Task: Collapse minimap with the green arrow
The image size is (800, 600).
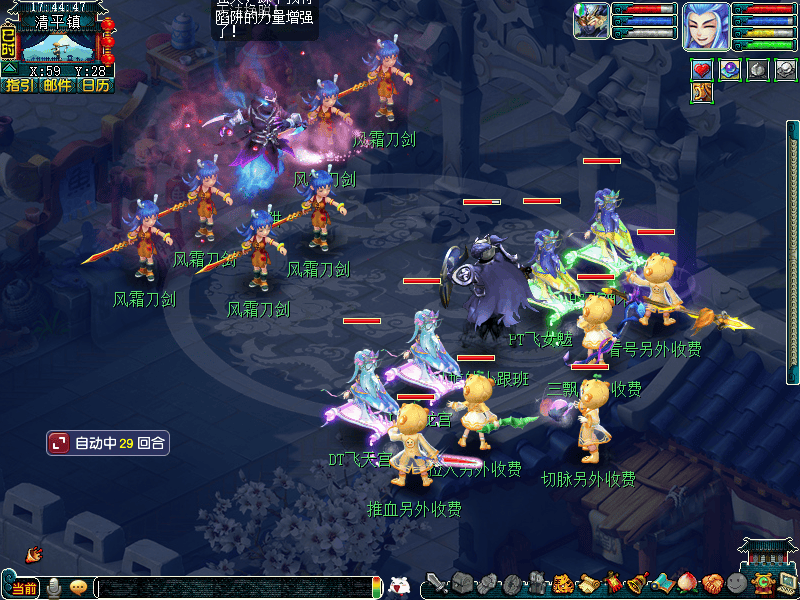Action: click(x=9, y=68)
